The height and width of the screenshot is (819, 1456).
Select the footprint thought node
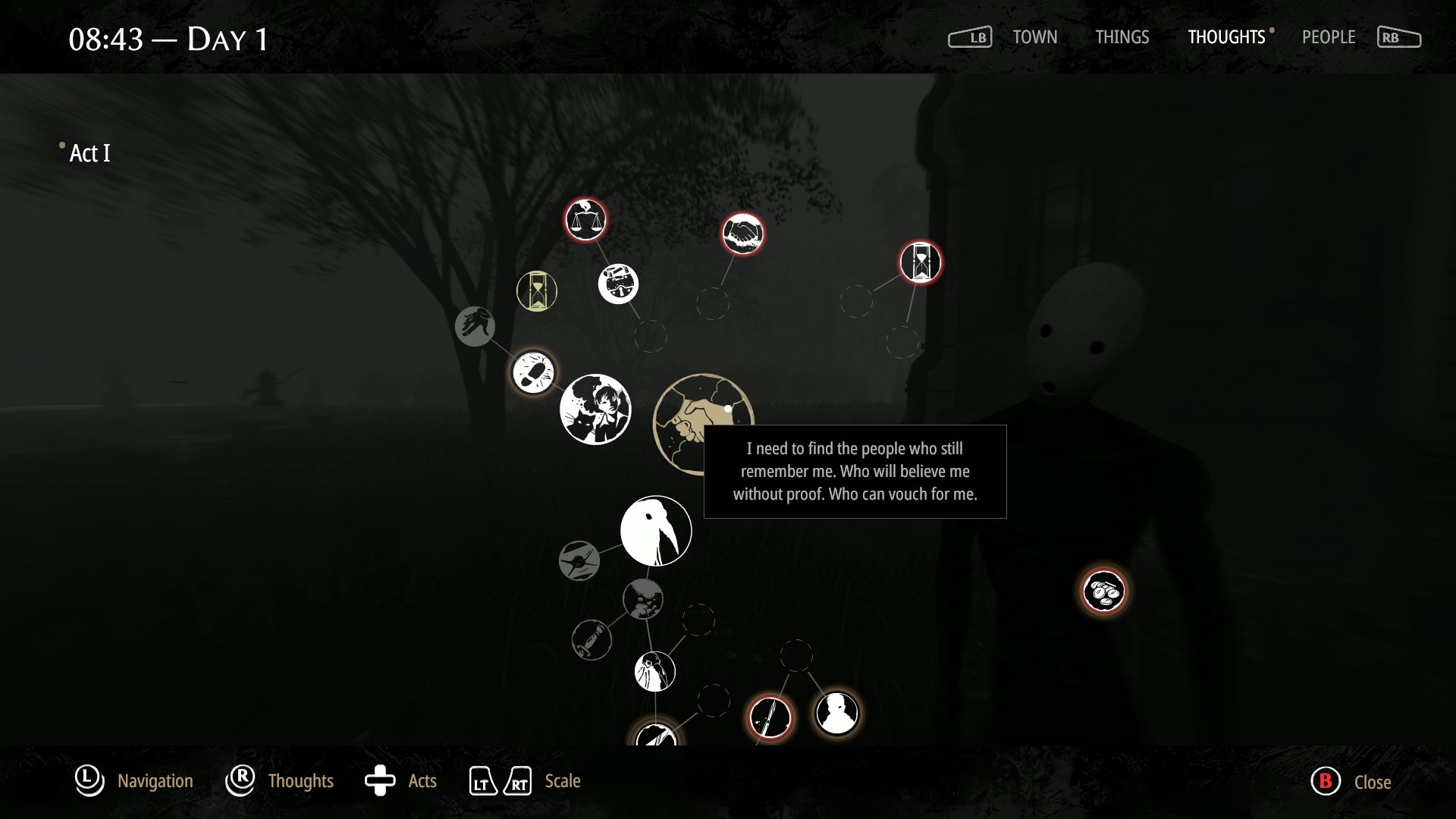[x=533, y=372]
